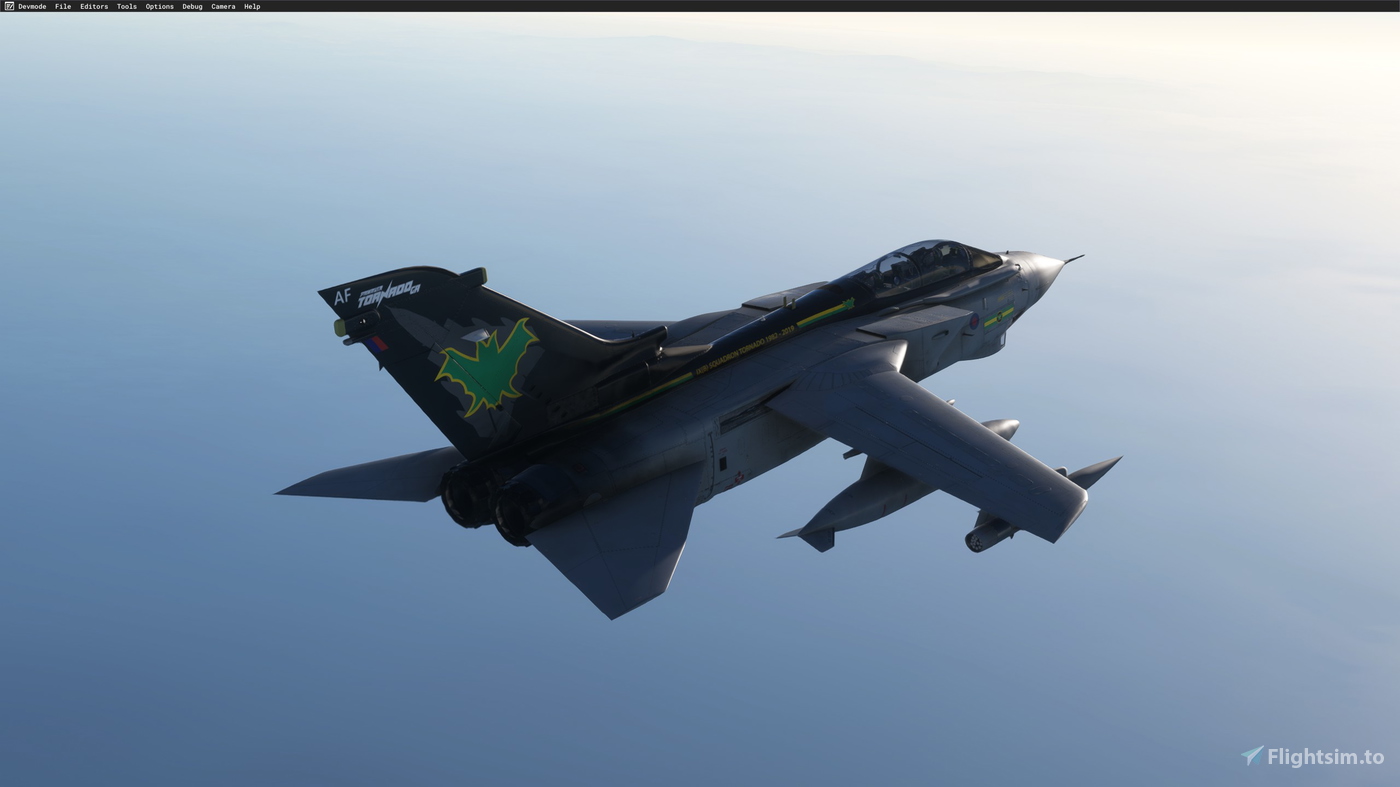The width and height of the screenshot is (1400, 787).
Task: Click Options to expand its dropdown
Action: (x=158, y=5)
